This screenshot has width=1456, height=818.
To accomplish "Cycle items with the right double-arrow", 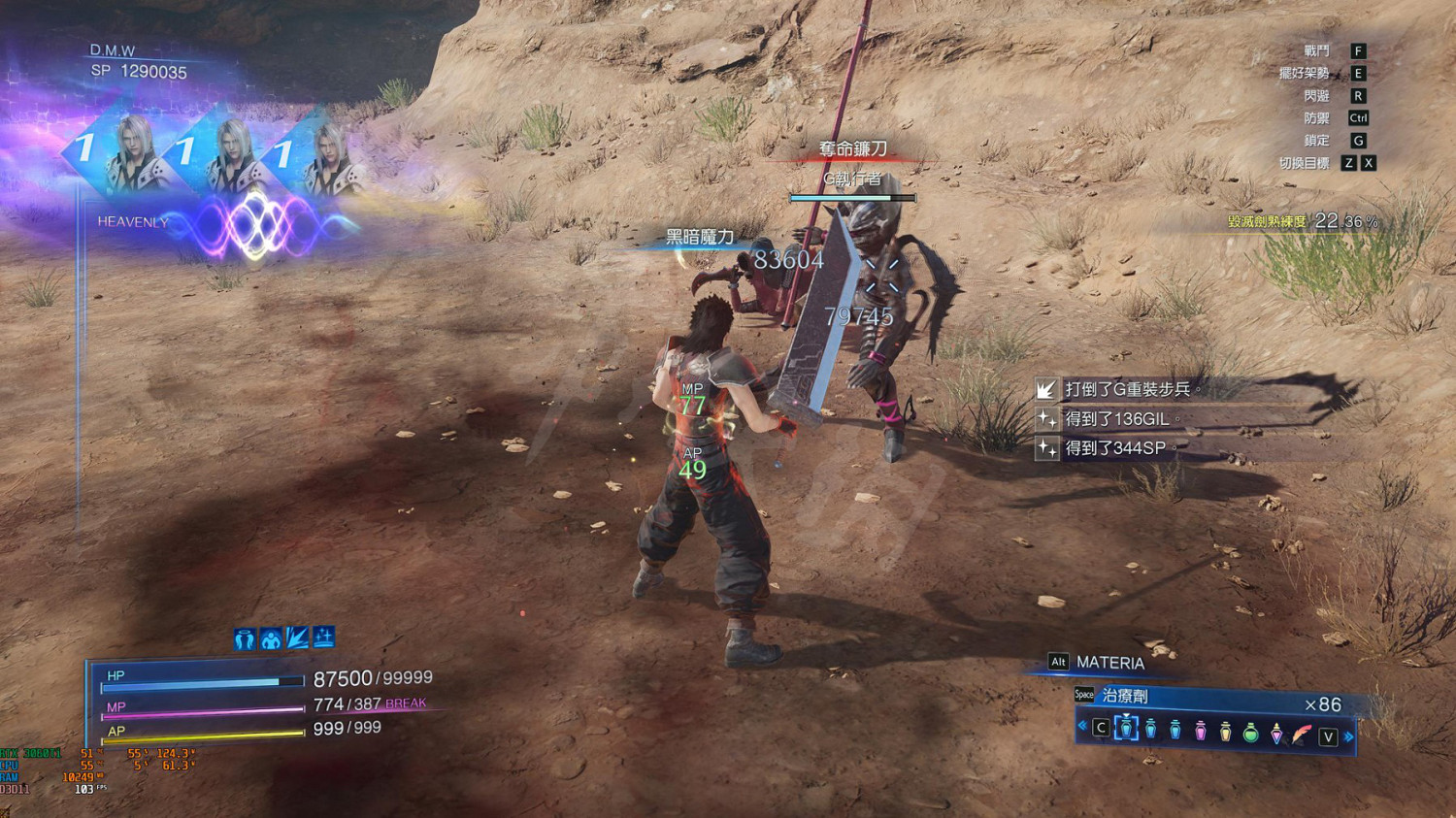I will tap(1349, 736).
